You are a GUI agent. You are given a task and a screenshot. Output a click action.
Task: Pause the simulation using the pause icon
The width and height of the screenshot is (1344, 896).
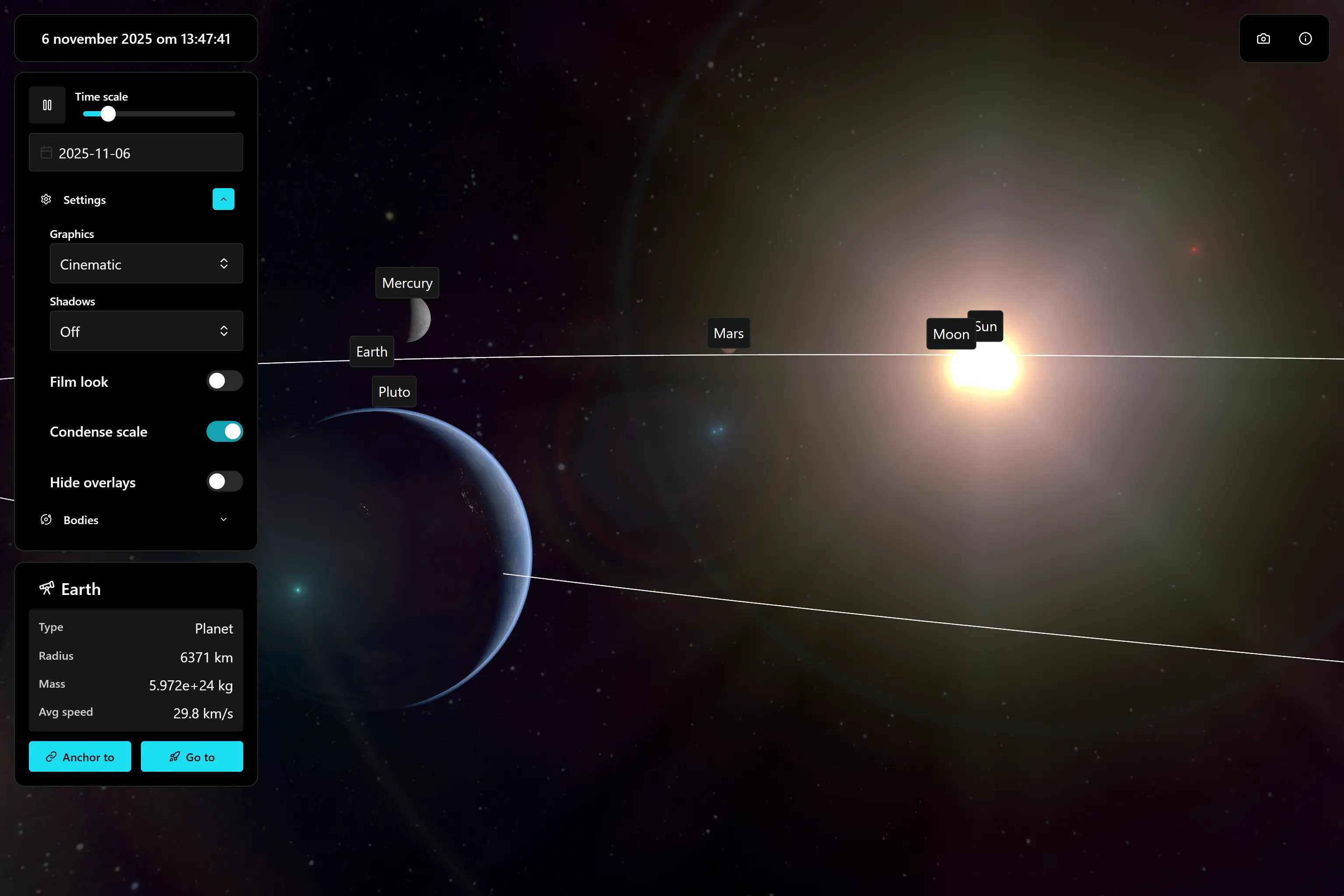[47, 105]
